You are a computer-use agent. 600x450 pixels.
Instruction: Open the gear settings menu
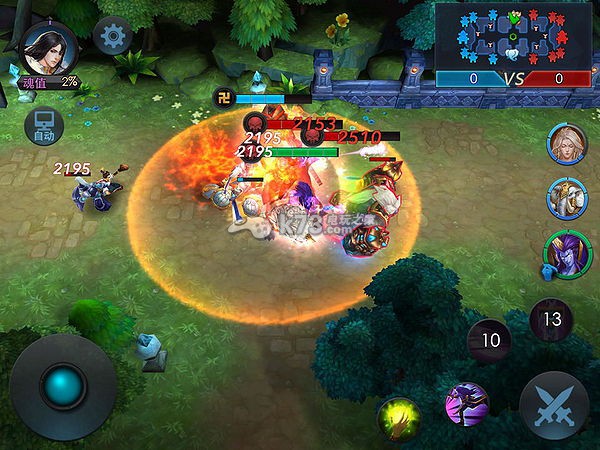(x=112, y=37)
